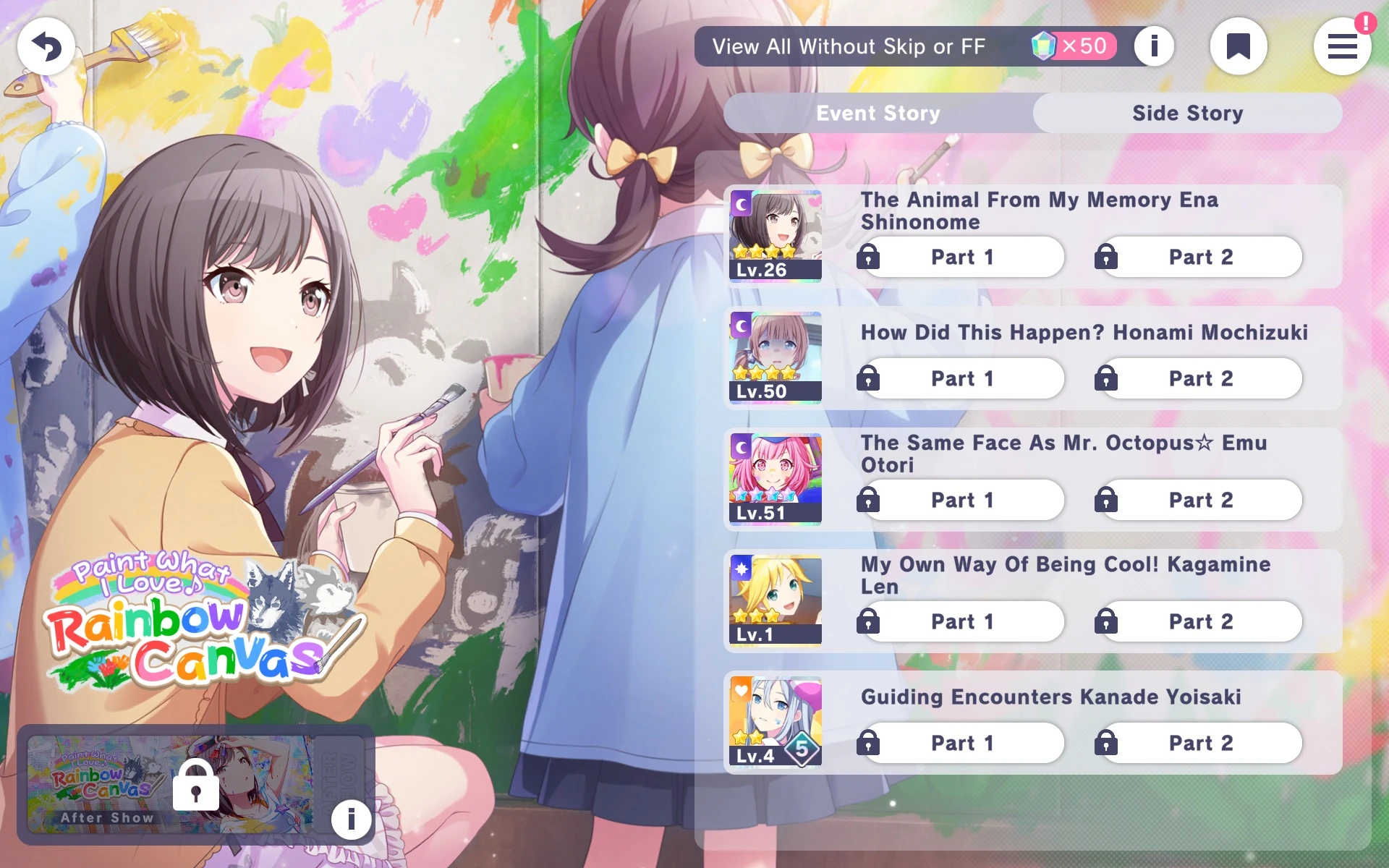Open Part 1 of Kanade Yoisaki's story

[x=962, y=743]
